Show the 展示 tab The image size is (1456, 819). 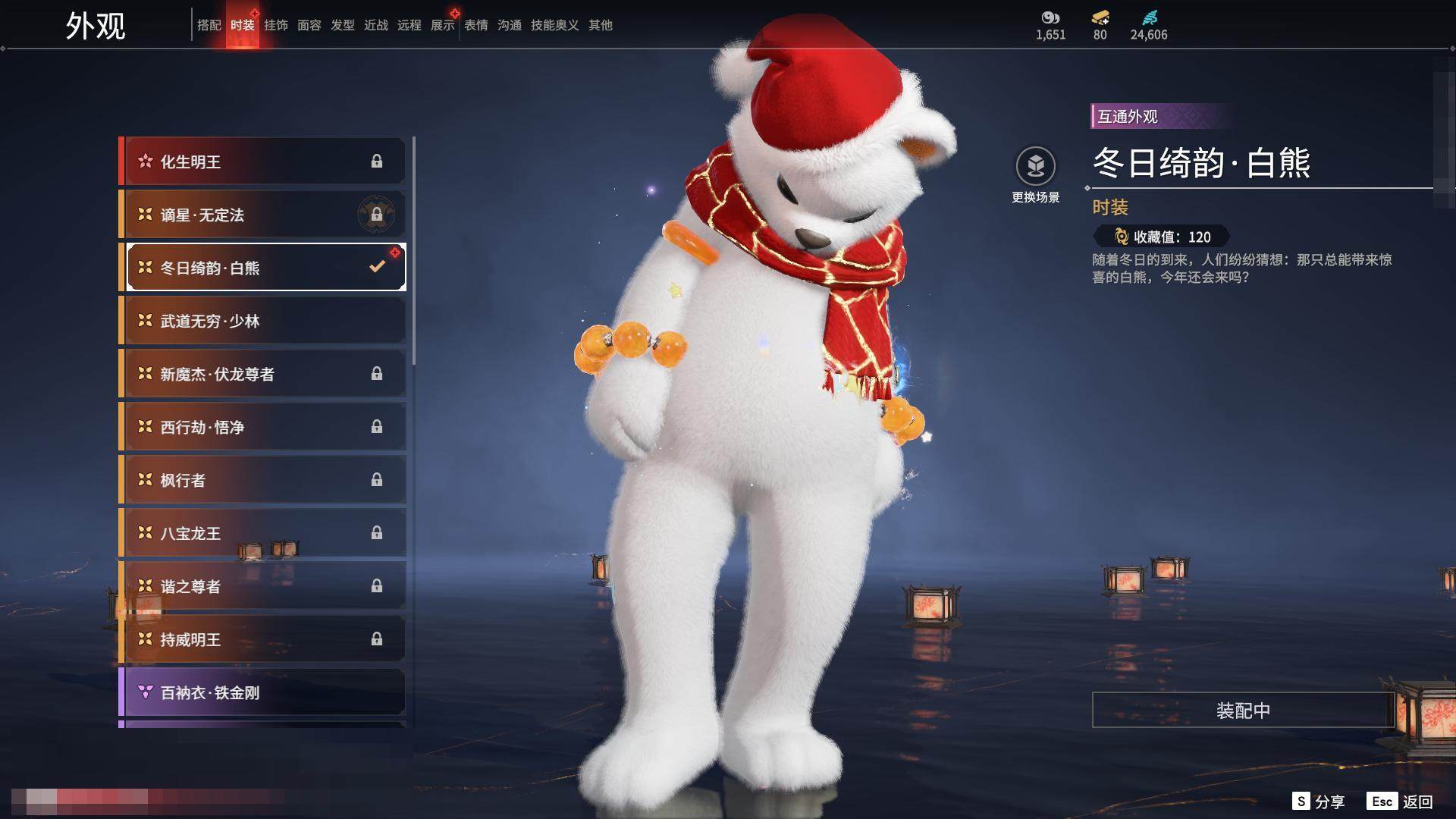coord(442,25)
